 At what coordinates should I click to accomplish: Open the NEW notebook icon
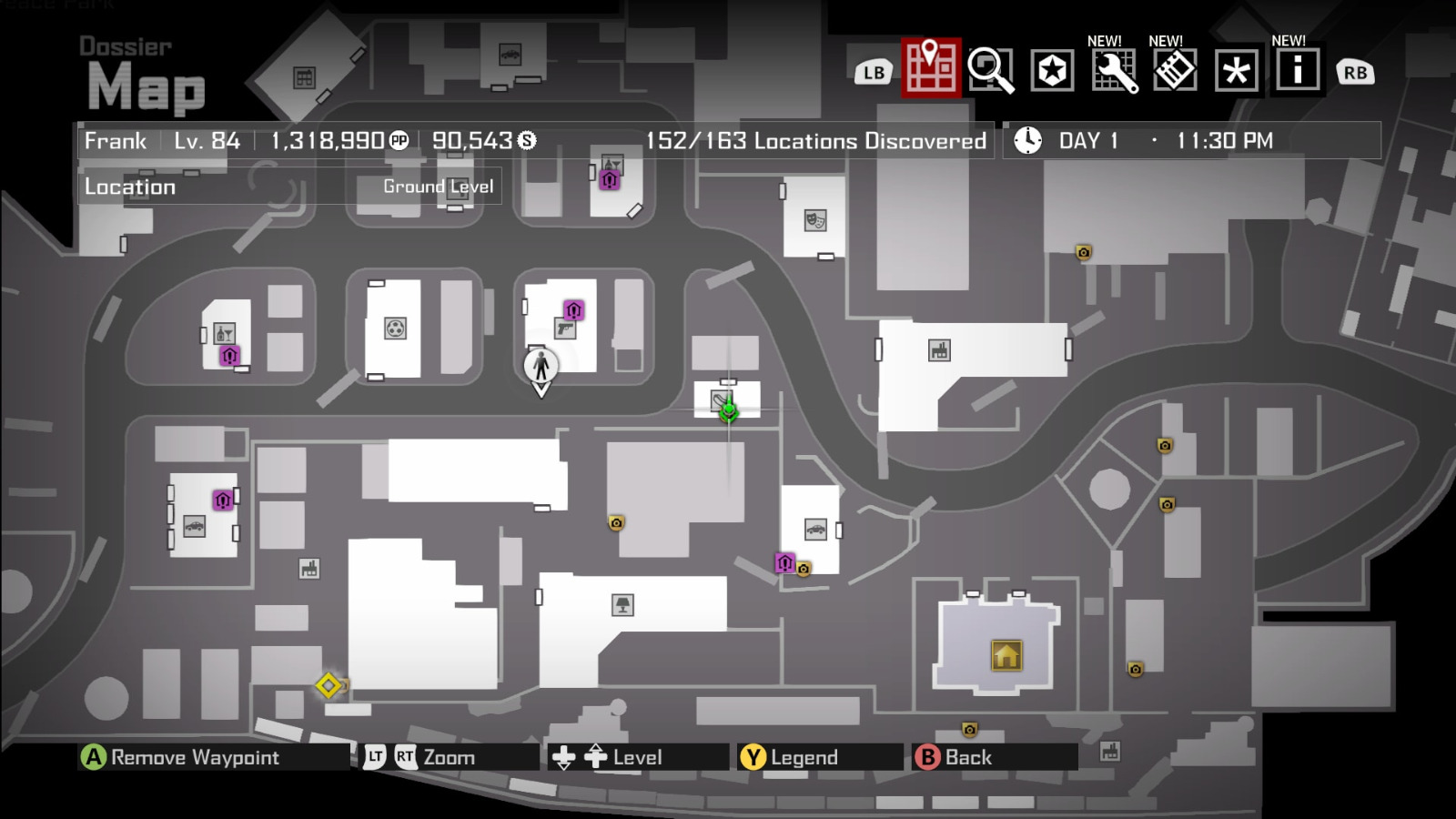coord(1175,71)
